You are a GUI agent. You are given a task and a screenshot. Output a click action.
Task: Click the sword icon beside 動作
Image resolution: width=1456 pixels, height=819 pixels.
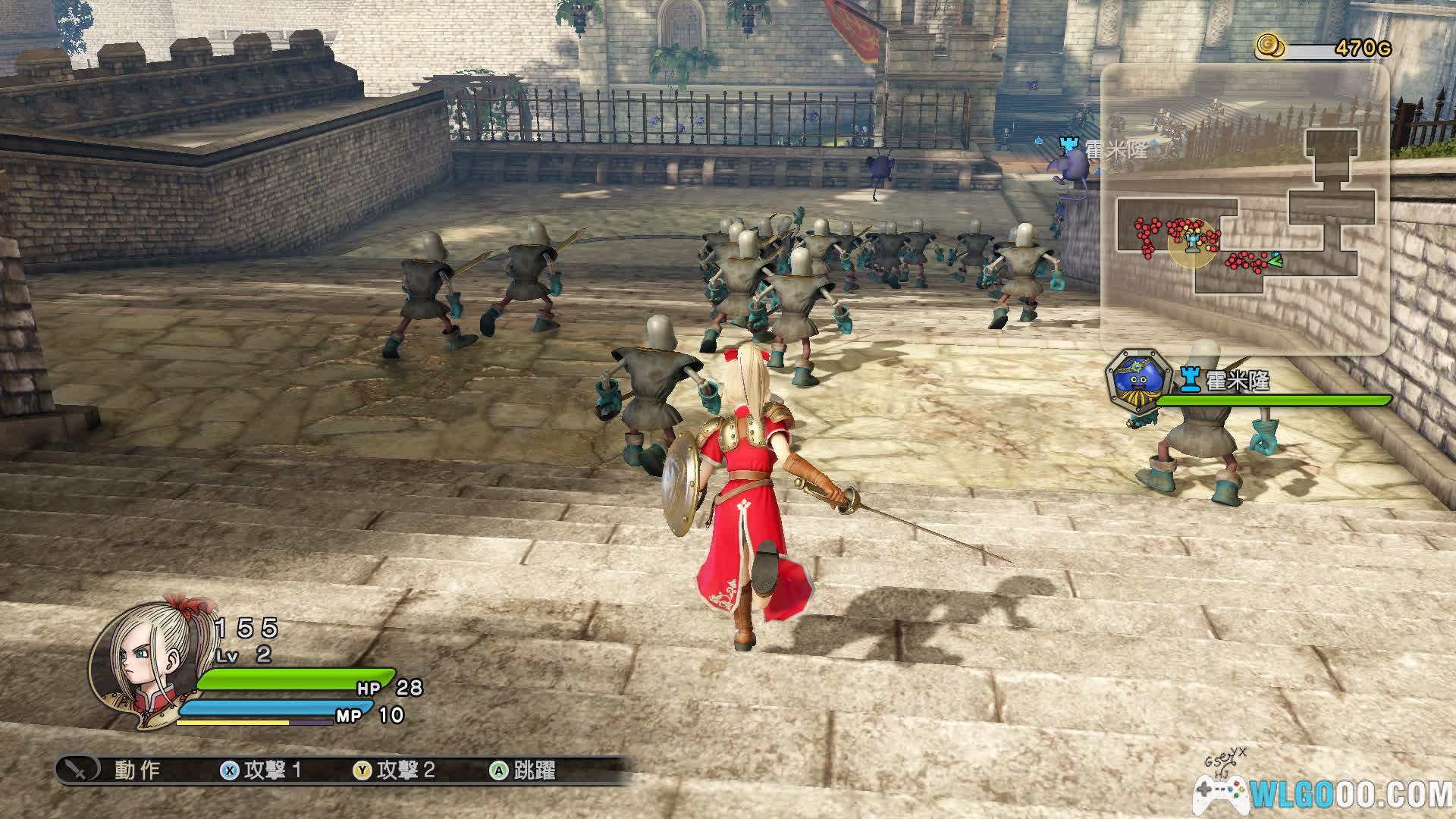[78, 770]
